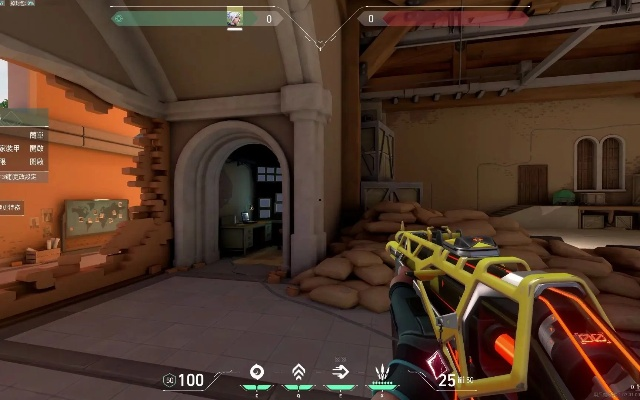Use the Updraft double-chevron ability

297,374
